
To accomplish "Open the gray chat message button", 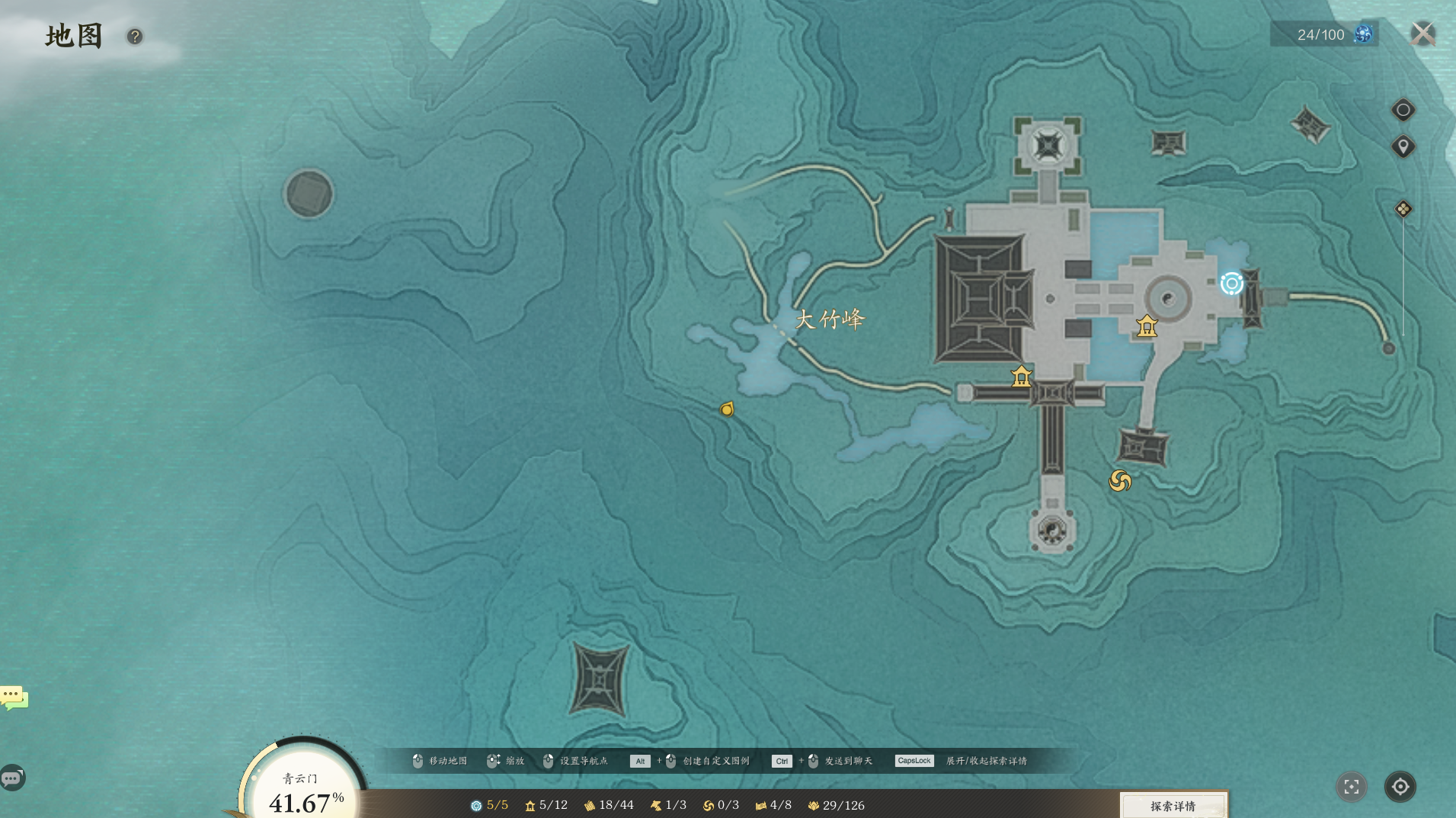I will pyautogui.click(x=12, y=778).
